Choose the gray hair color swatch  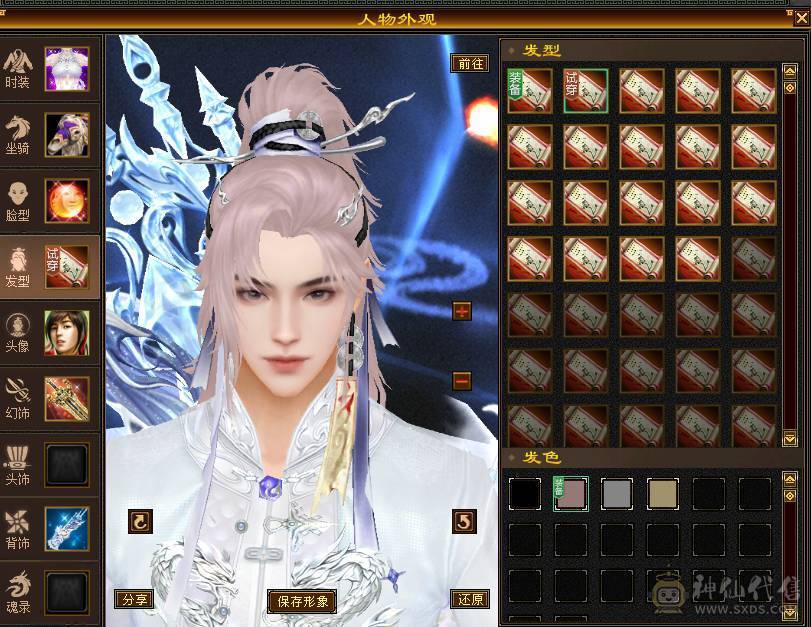point(617,493)
